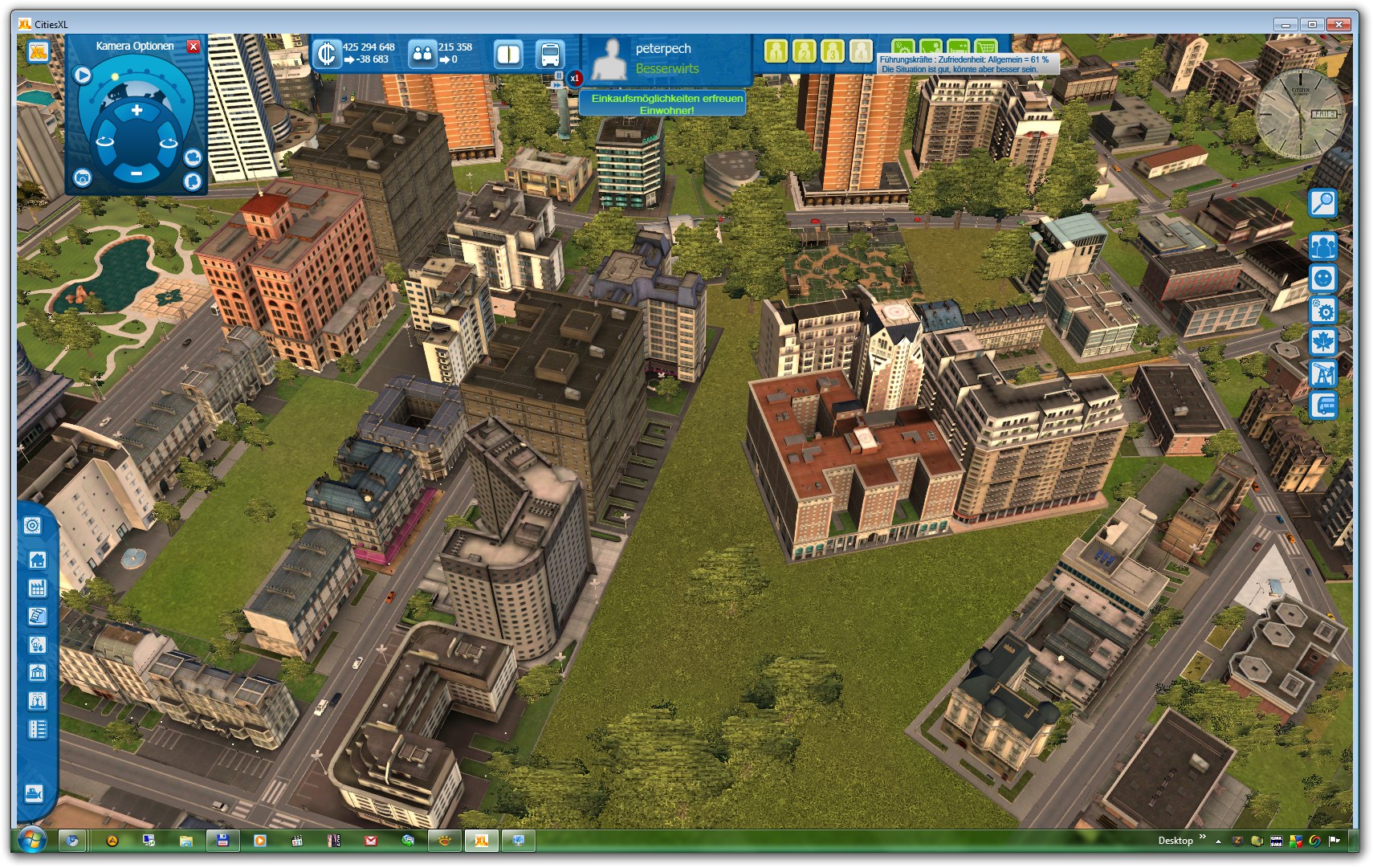Open the bus transport menu
Screen dimensions: 1373x868
[x=550, y=55]
